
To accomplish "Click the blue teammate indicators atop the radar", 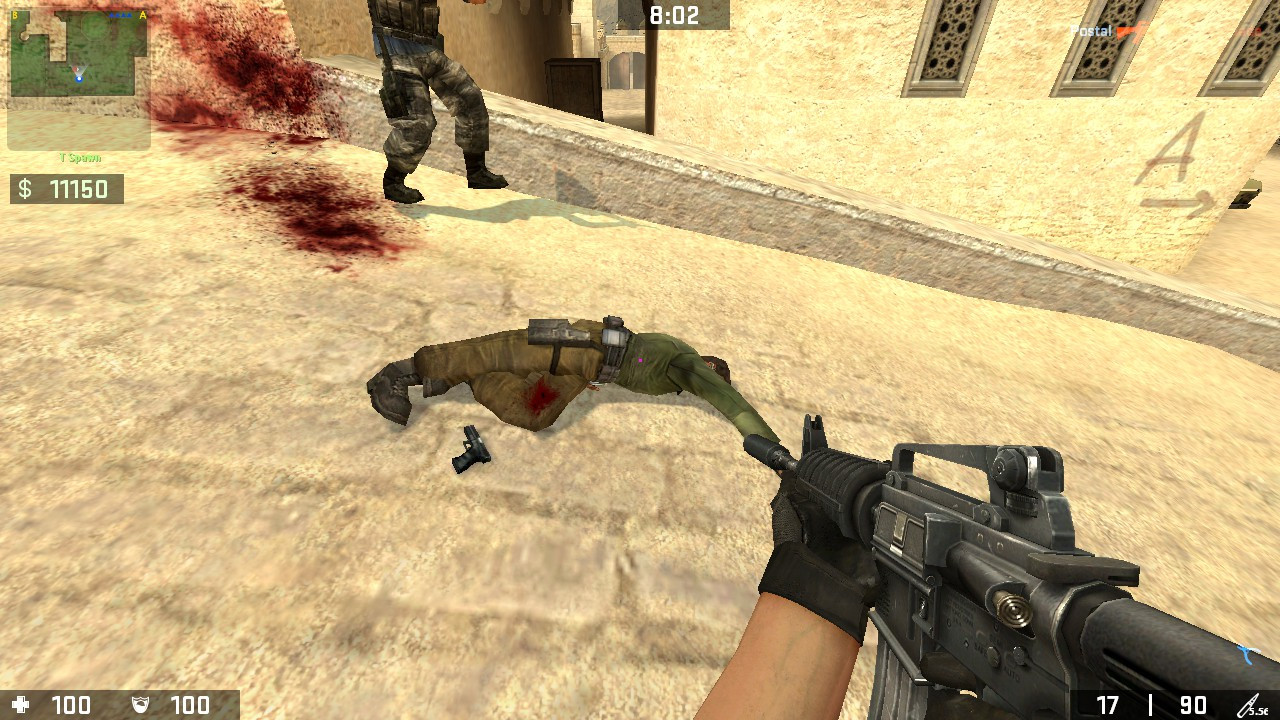I will [120, 15].
